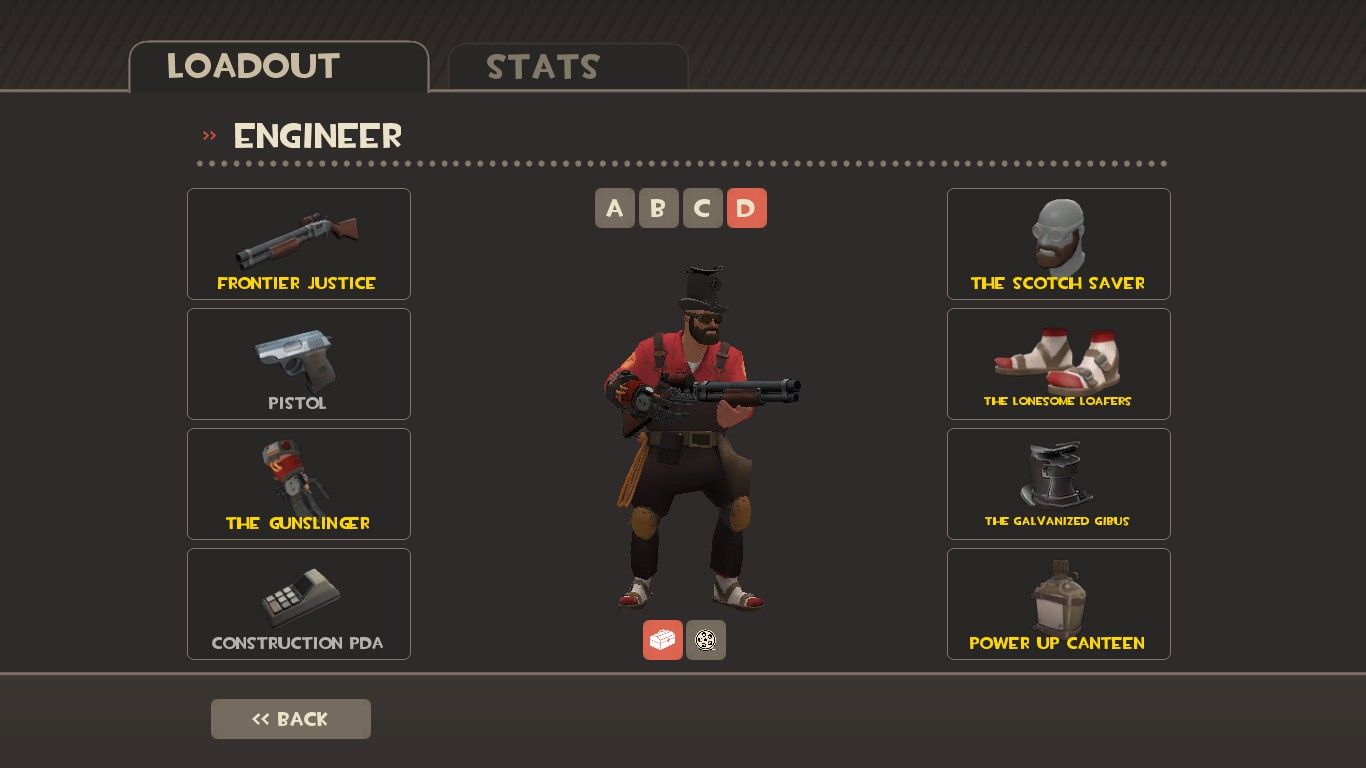1366x768 pixels.
Task: Click the ENGINEER class heading
Action: pos(317,136)
